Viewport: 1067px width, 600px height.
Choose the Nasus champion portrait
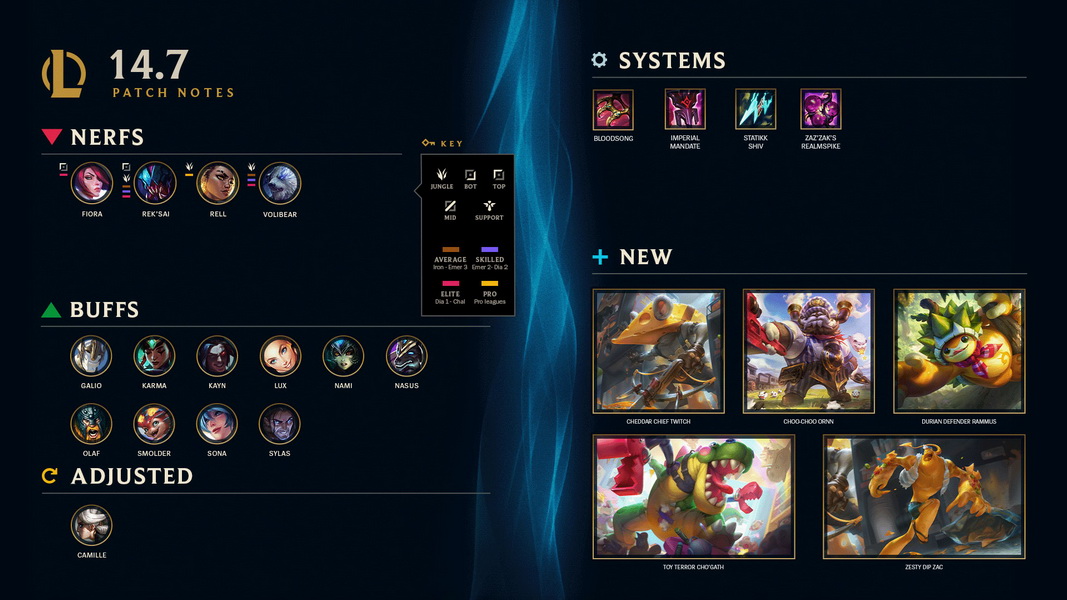point(406,356)
